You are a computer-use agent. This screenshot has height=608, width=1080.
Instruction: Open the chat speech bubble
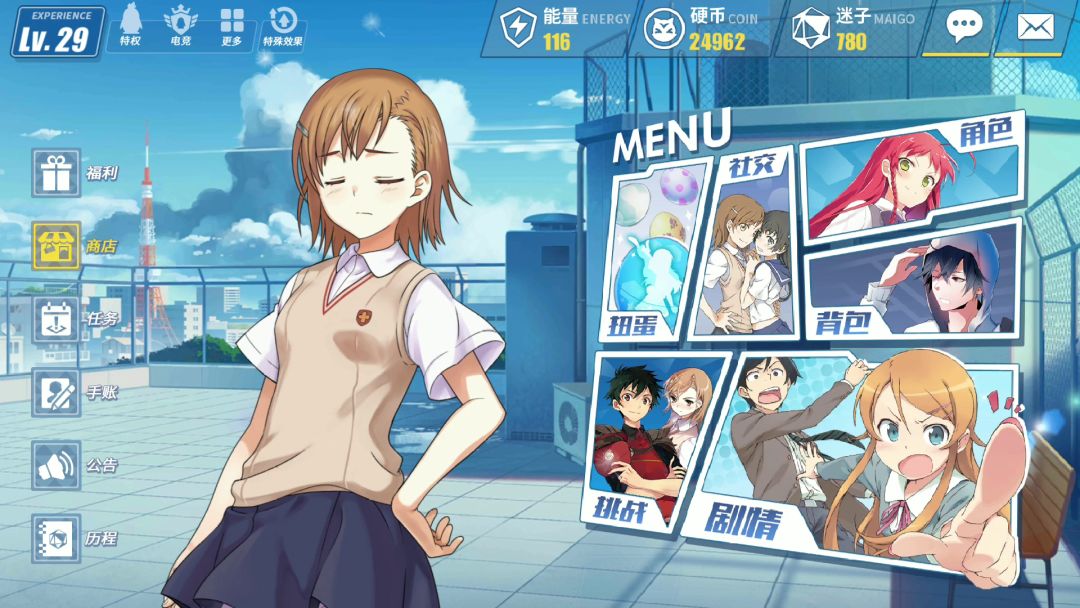tap(964, 27)
